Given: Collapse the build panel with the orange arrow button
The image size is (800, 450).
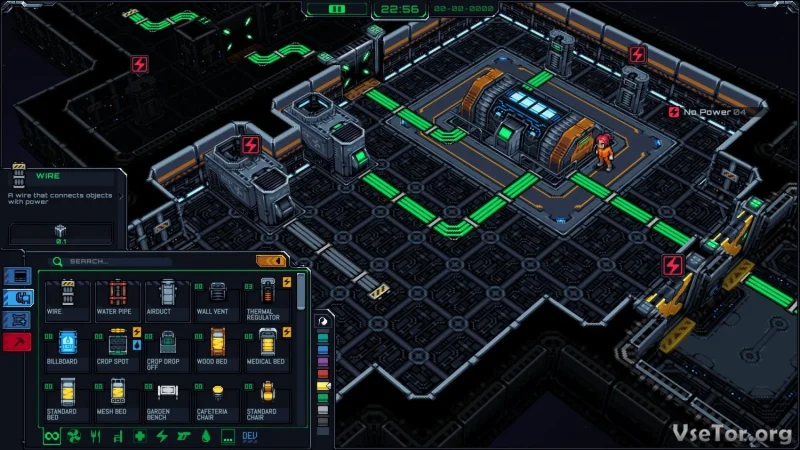Looking at the screenshot, I should click(x=270, y=262).
